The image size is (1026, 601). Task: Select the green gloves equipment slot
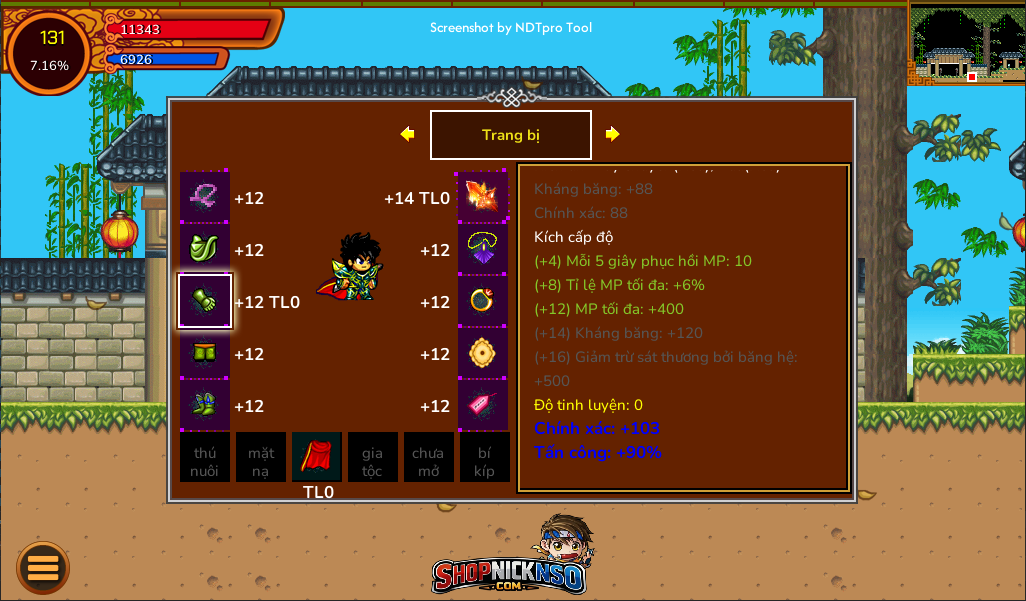click(x=205, y=301)
